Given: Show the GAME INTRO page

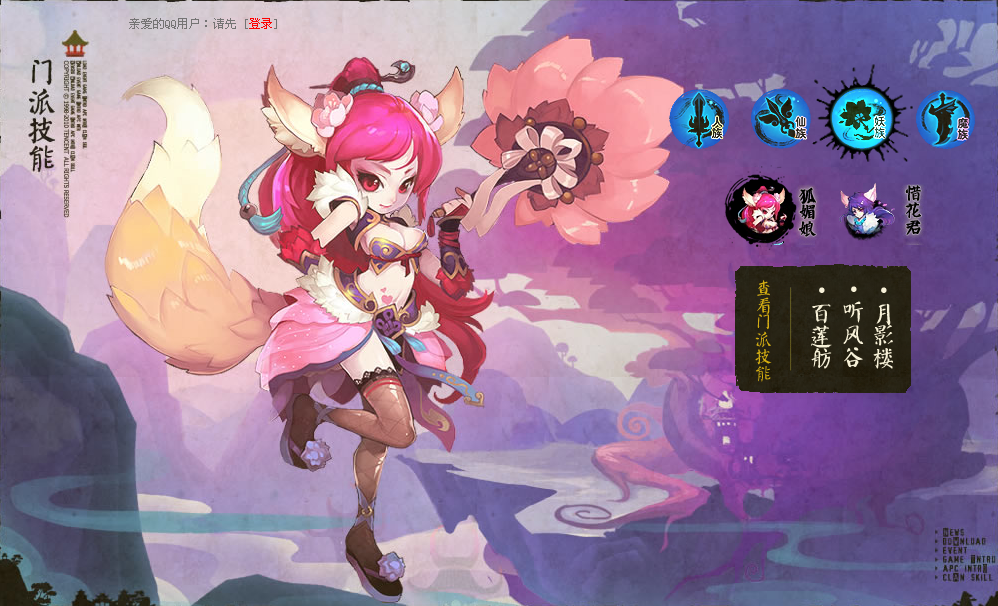Looking at the screenshot, I should (967, 559).
